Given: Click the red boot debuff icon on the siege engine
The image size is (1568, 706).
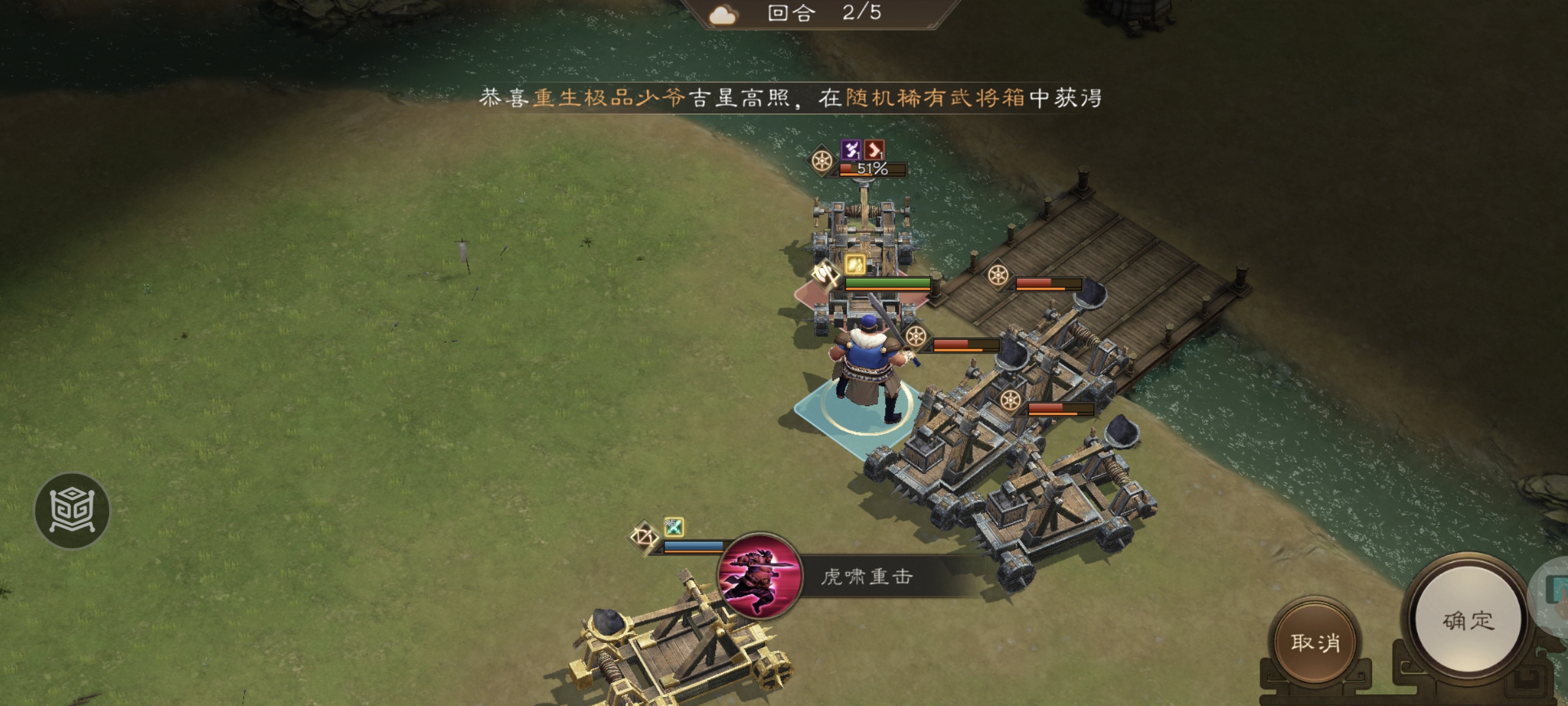Looking at the screenshot, I should pyautogui.click(x=873, y=152).
